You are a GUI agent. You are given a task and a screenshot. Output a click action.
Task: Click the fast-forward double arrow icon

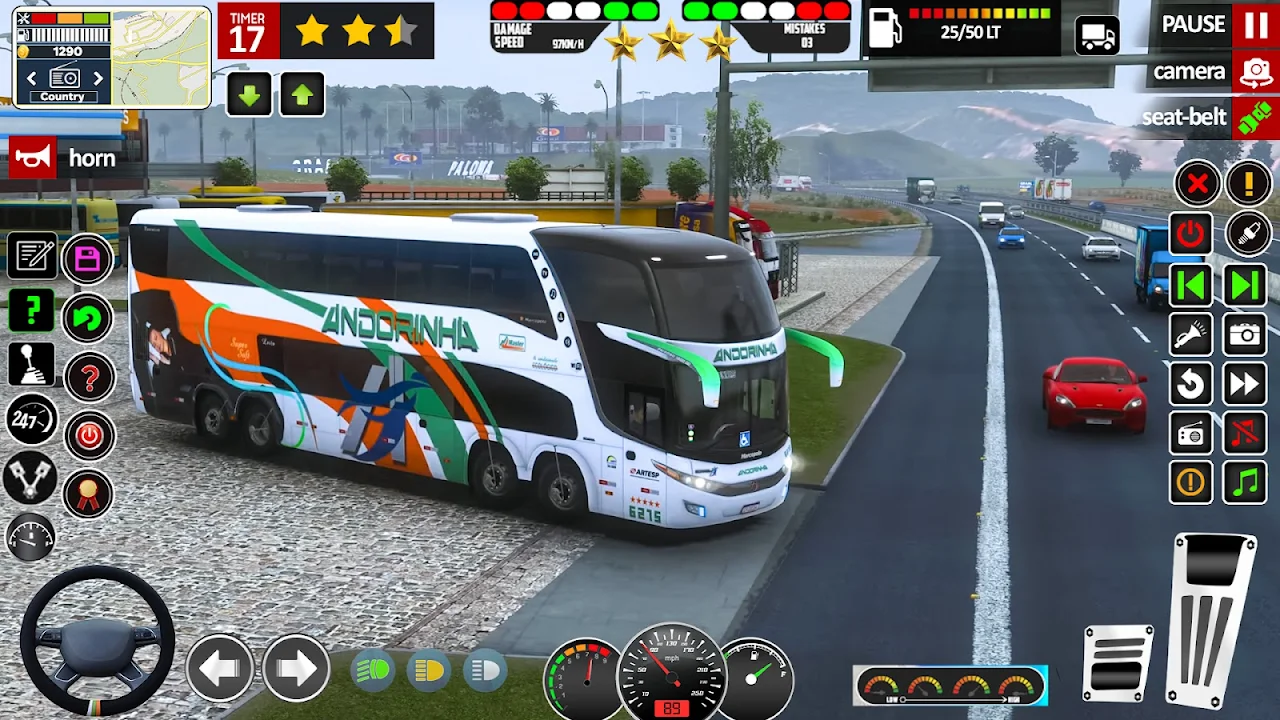tap(1245, 383)
